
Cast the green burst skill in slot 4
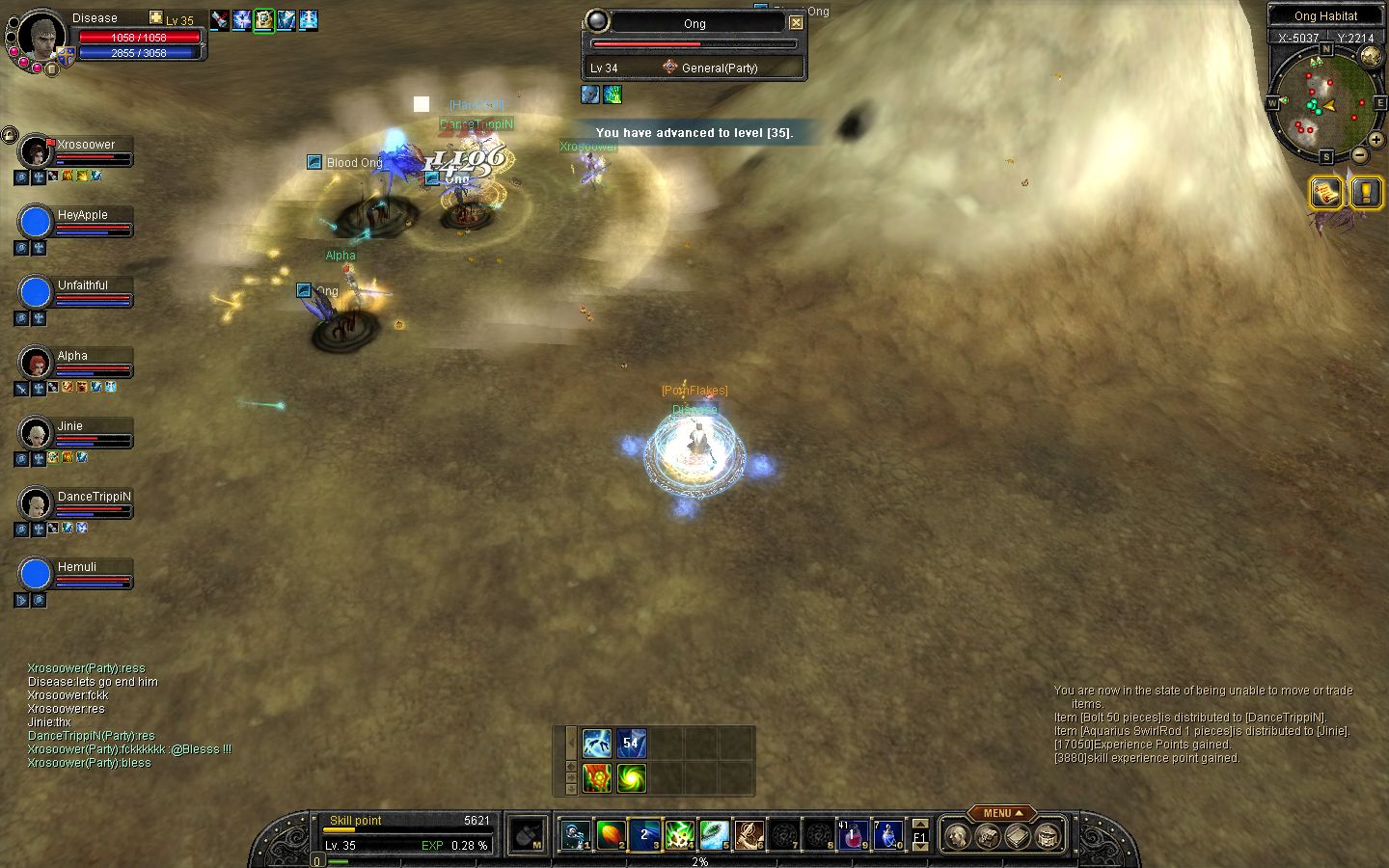coord(679,834)
